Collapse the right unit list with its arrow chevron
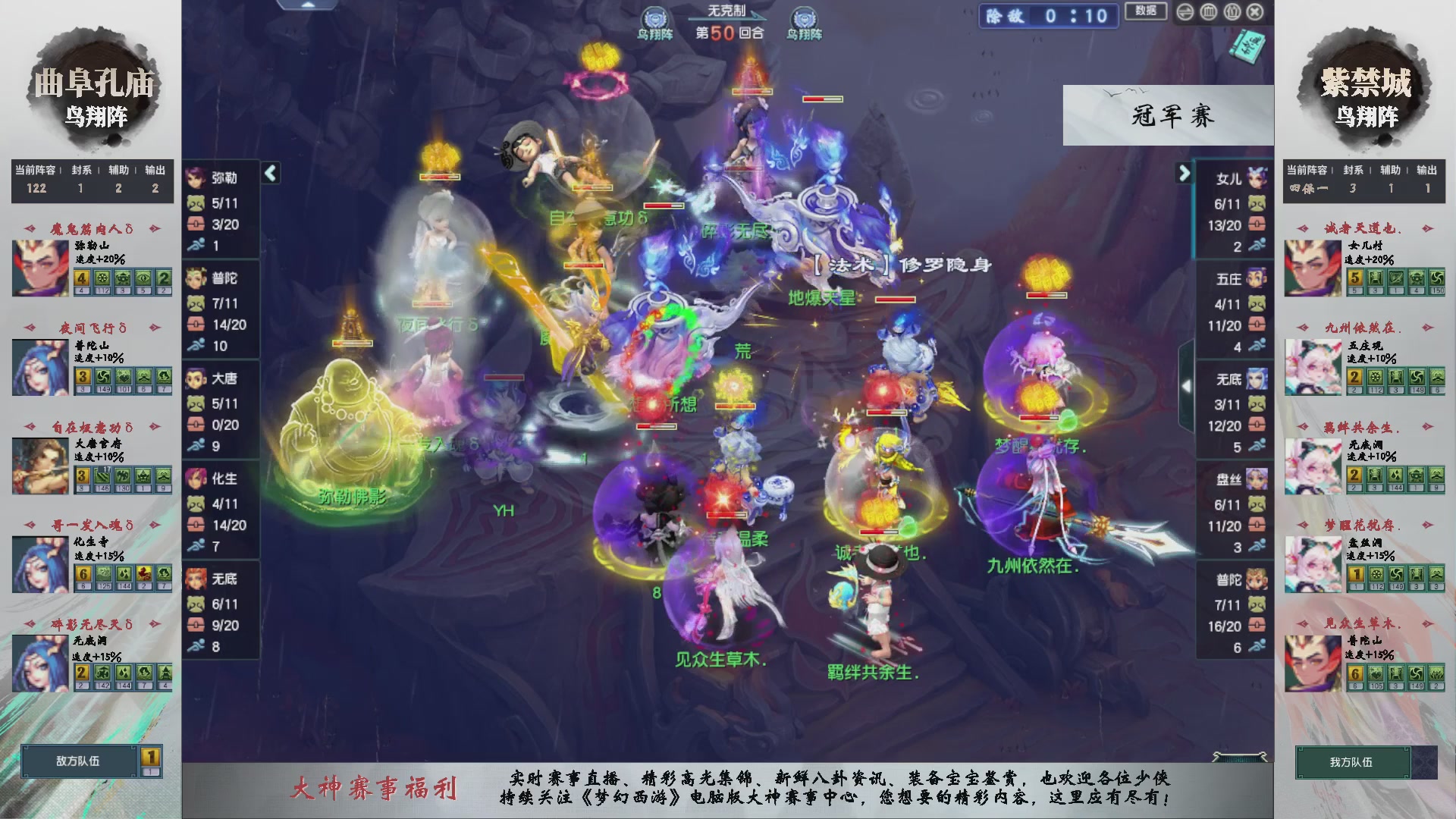 click(x=1185, y=172)
